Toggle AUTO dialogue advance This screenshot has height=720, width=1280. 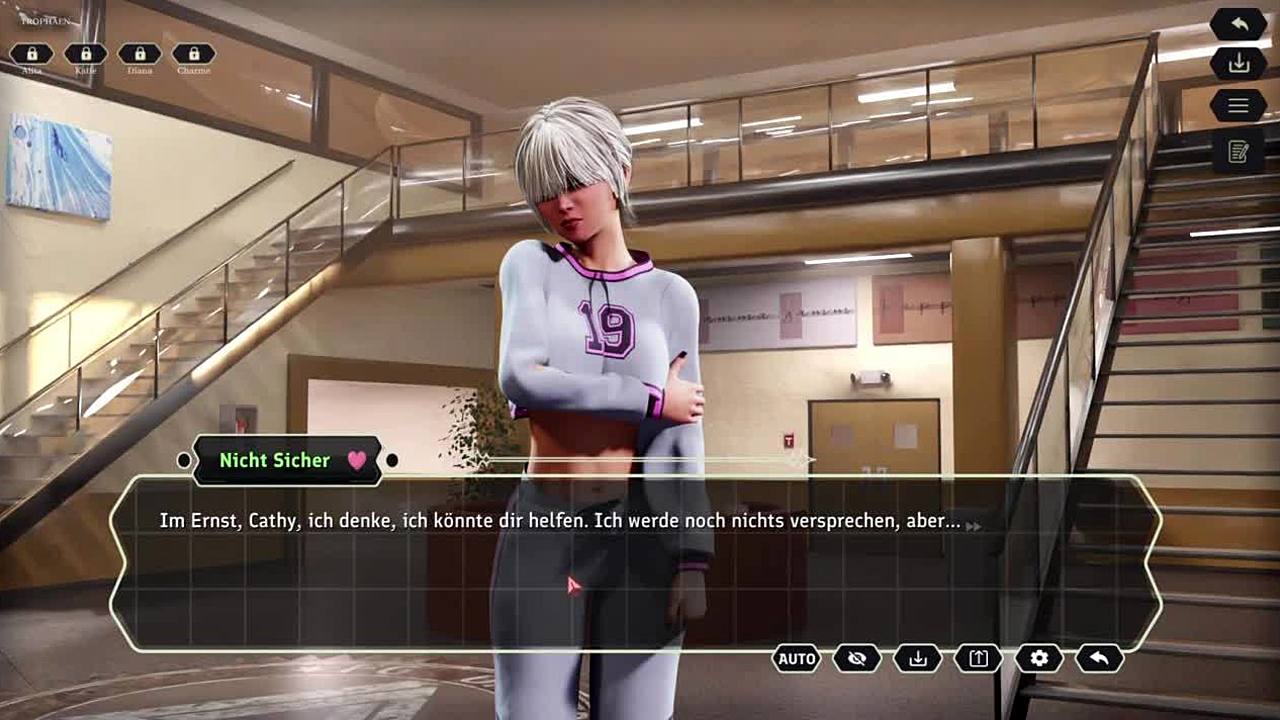tap(797, 658)
